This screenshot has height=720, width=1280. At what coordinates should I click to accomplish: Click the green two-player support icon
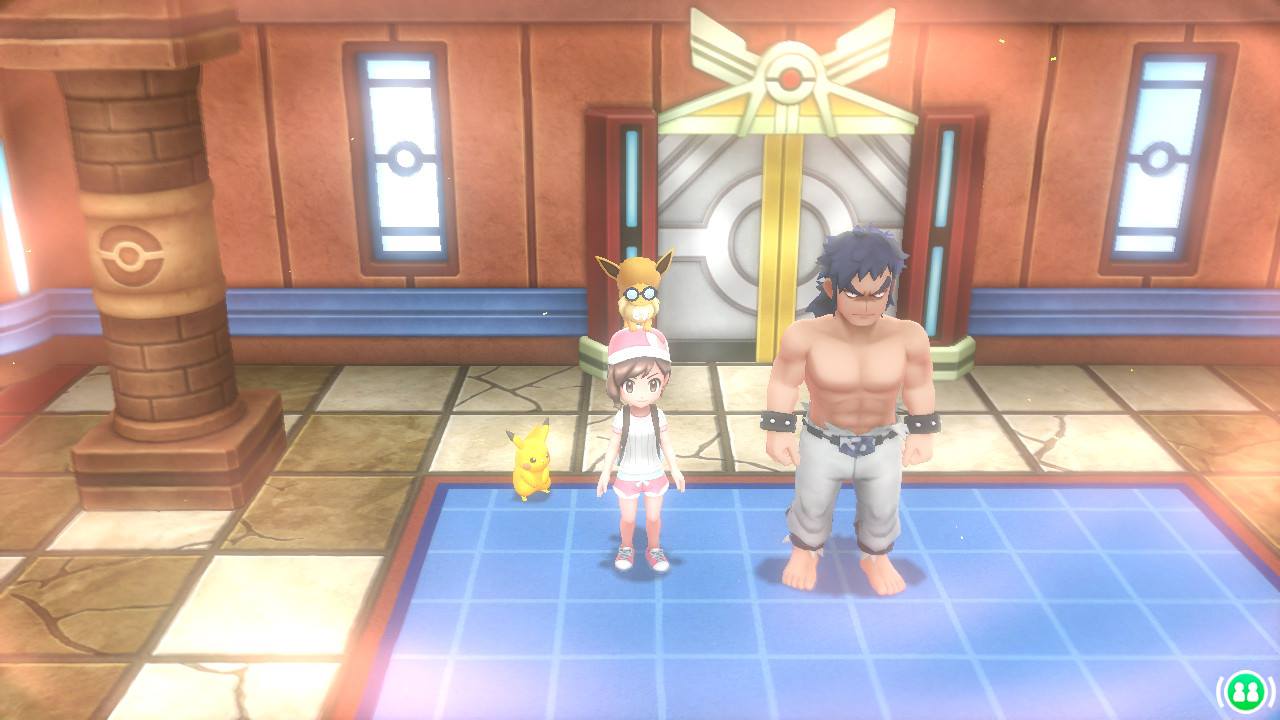[1245, 690]
